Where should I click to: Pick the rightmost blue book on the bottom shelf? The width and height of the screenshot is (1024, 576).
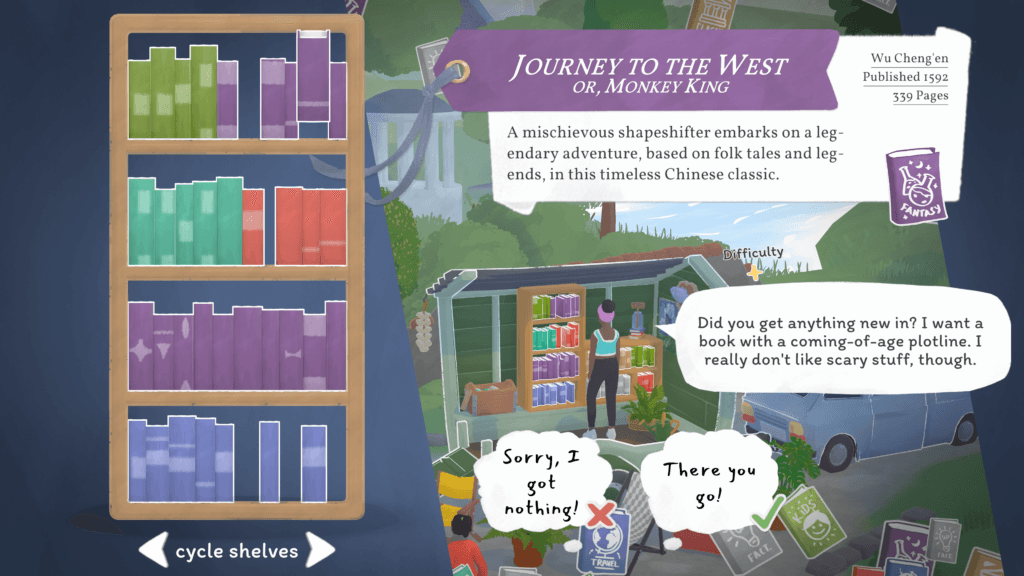[x=314, y=462]
